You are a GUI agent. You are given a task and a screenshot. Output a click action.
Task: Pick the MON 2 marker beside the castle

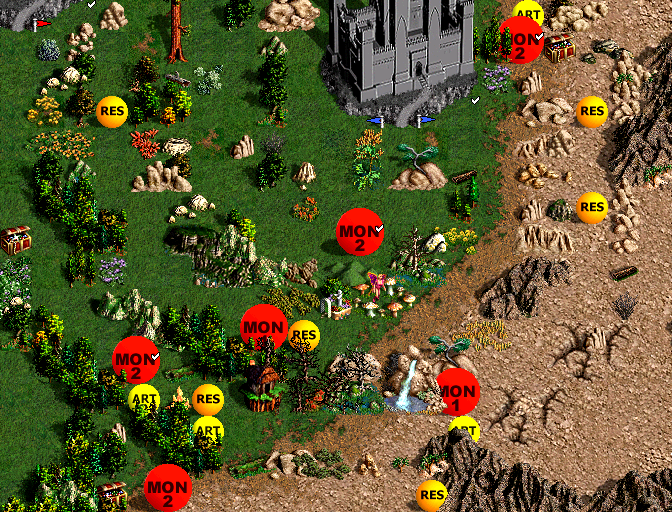coord(521,40)
